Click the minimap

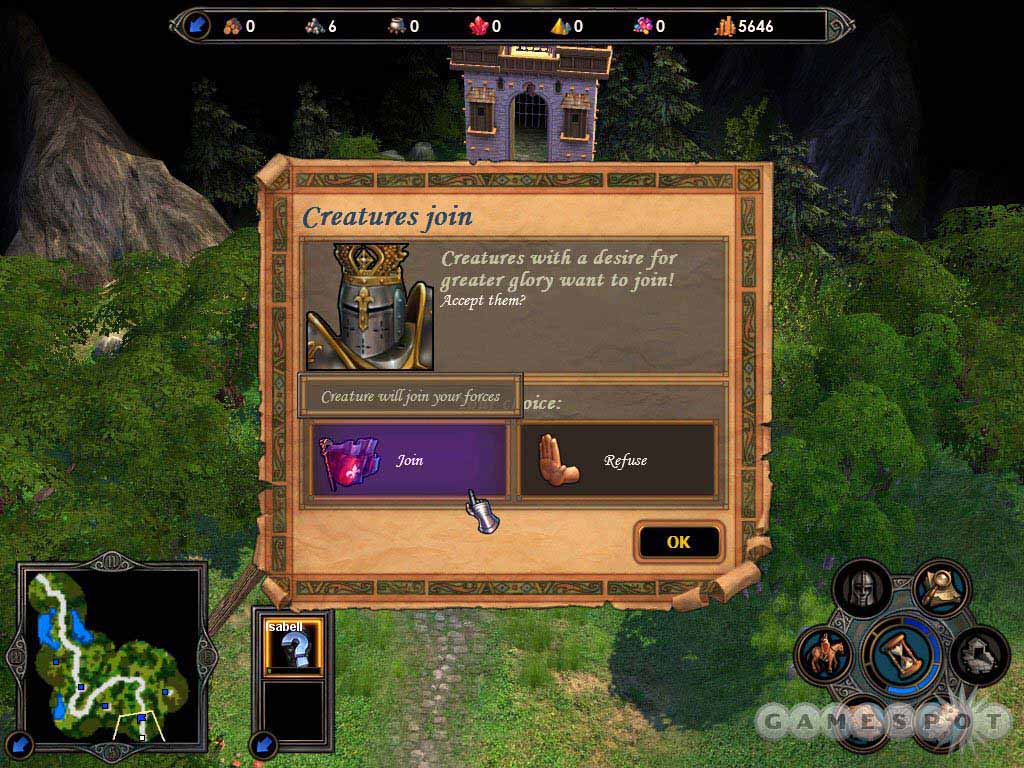[x=108, y=654]
